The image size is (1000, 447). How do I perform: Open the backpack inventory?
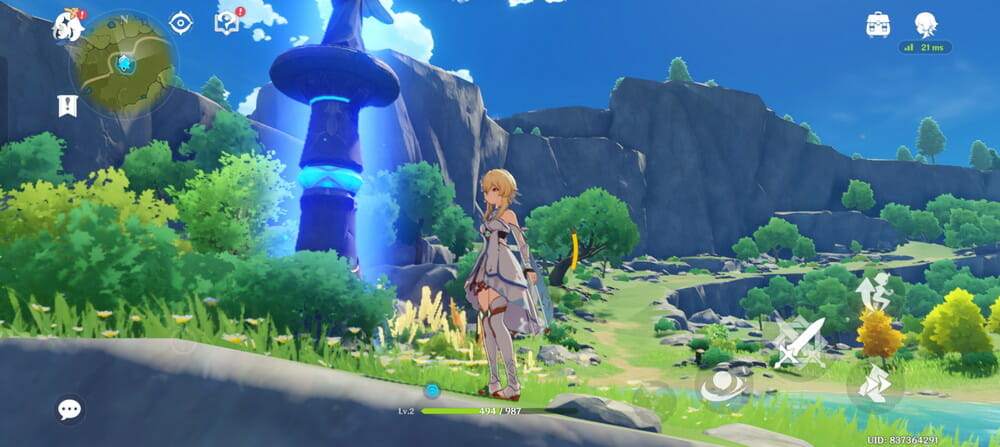point(878,25)
